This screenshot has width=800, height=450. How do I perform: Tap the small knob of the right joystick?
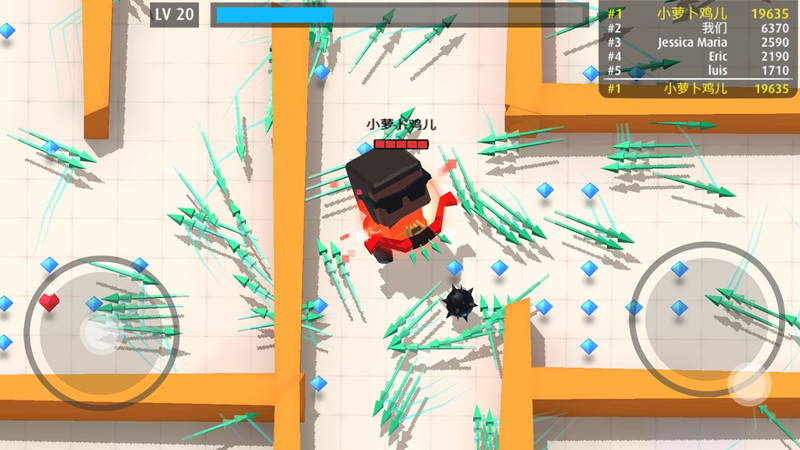click(748, 384)
